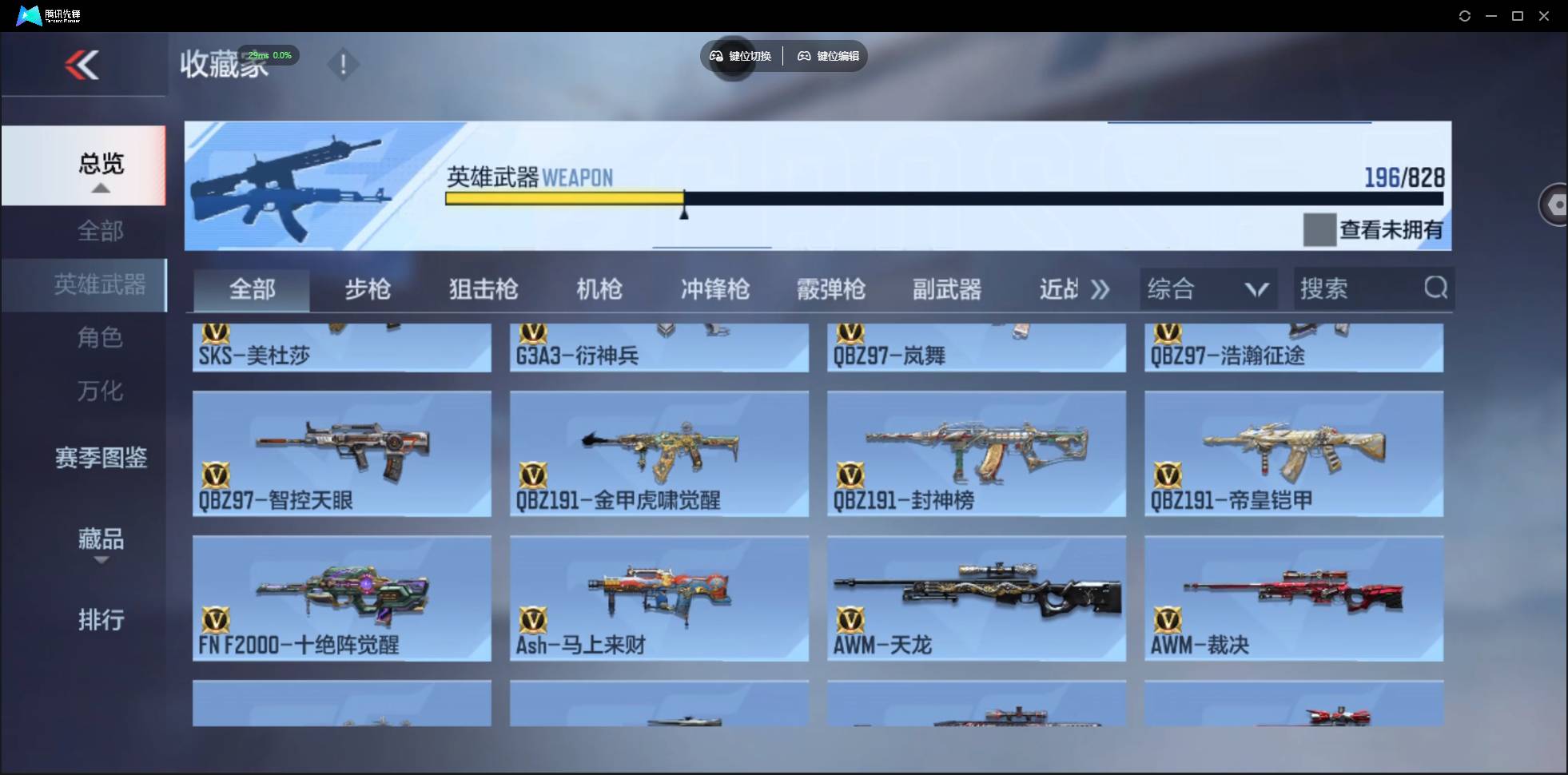Switch sorting to 综合 option

1172,288
